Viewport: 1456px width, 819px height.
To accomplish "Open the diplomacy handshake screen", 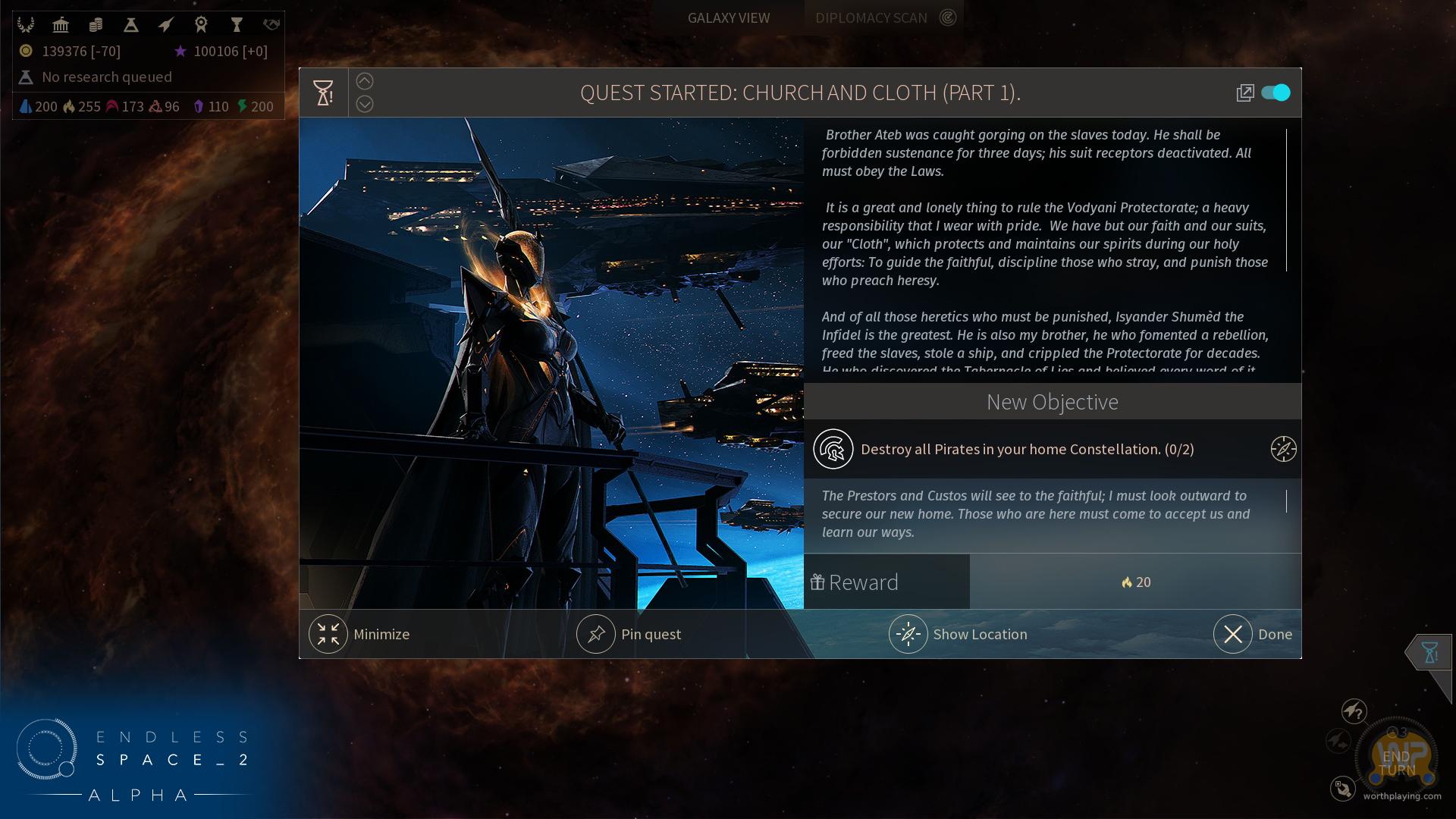I will [271, 25].
